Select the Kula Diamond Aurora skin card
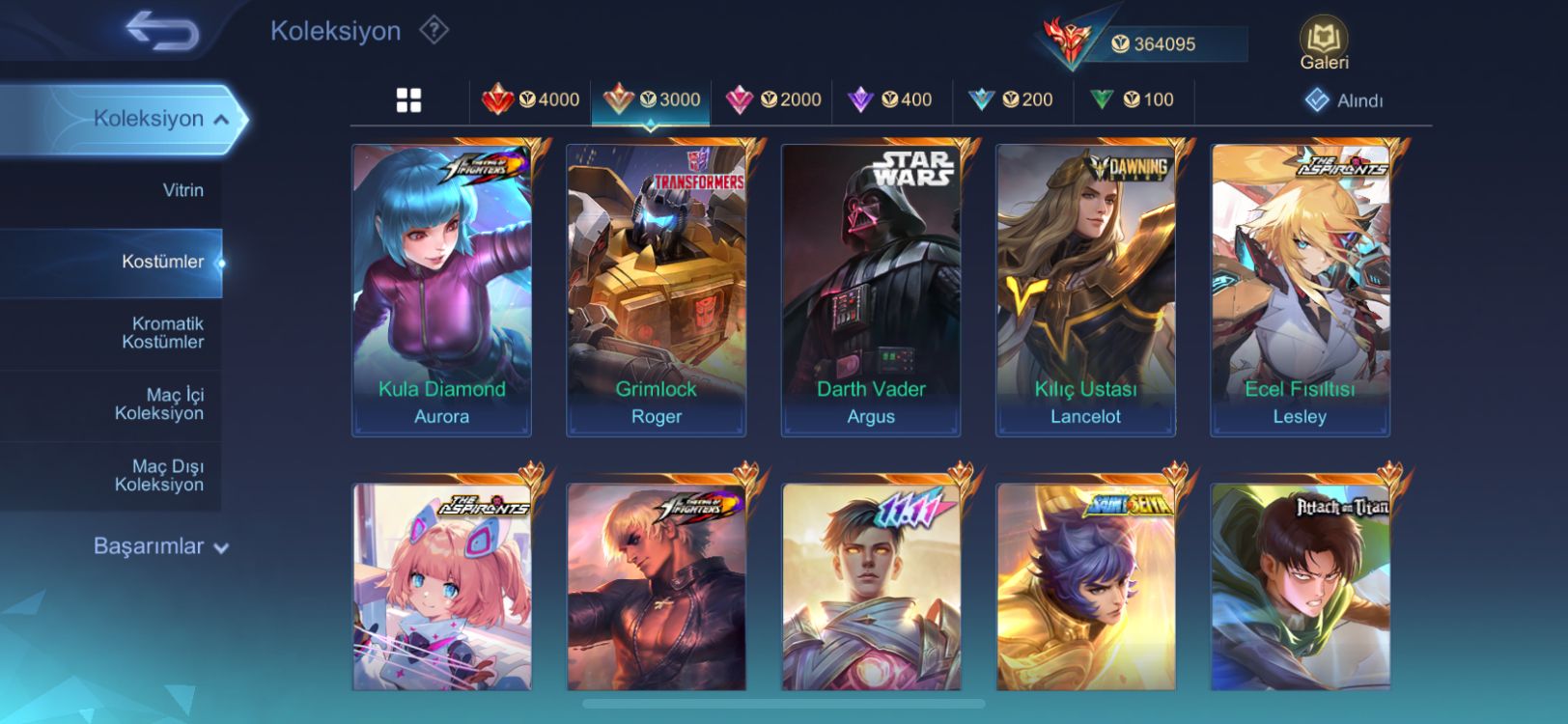Image resolution: width=1568 pixels, height=724 pixels. click(441, 290)
